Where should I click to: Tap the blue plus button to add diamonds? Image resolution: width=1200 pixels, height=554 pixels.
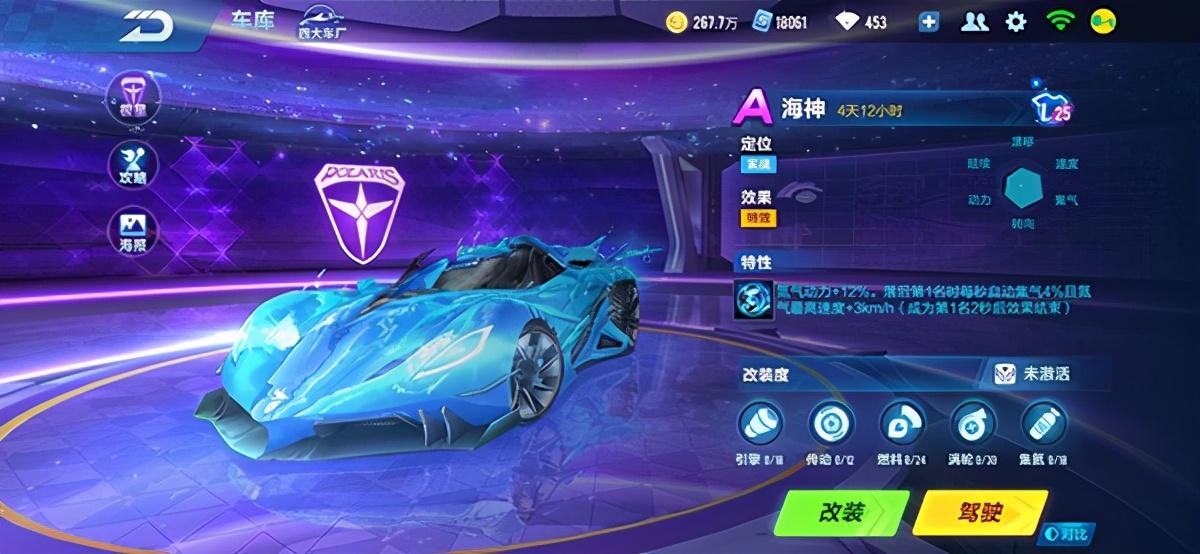928,22
